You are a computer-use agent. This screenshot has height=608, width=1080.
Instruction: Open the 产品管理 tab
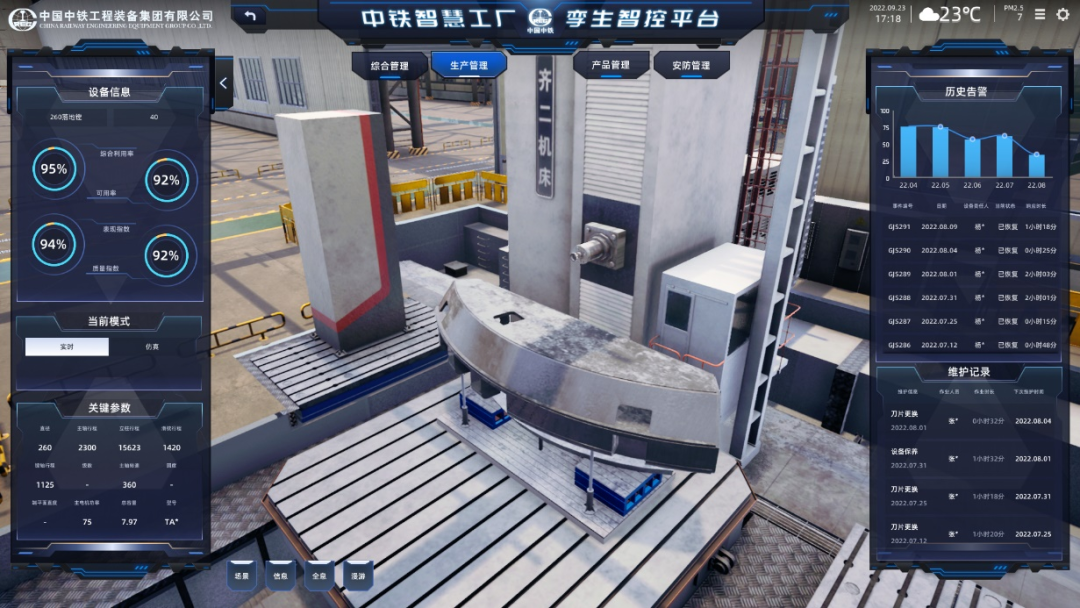click(x=610, y=66)
